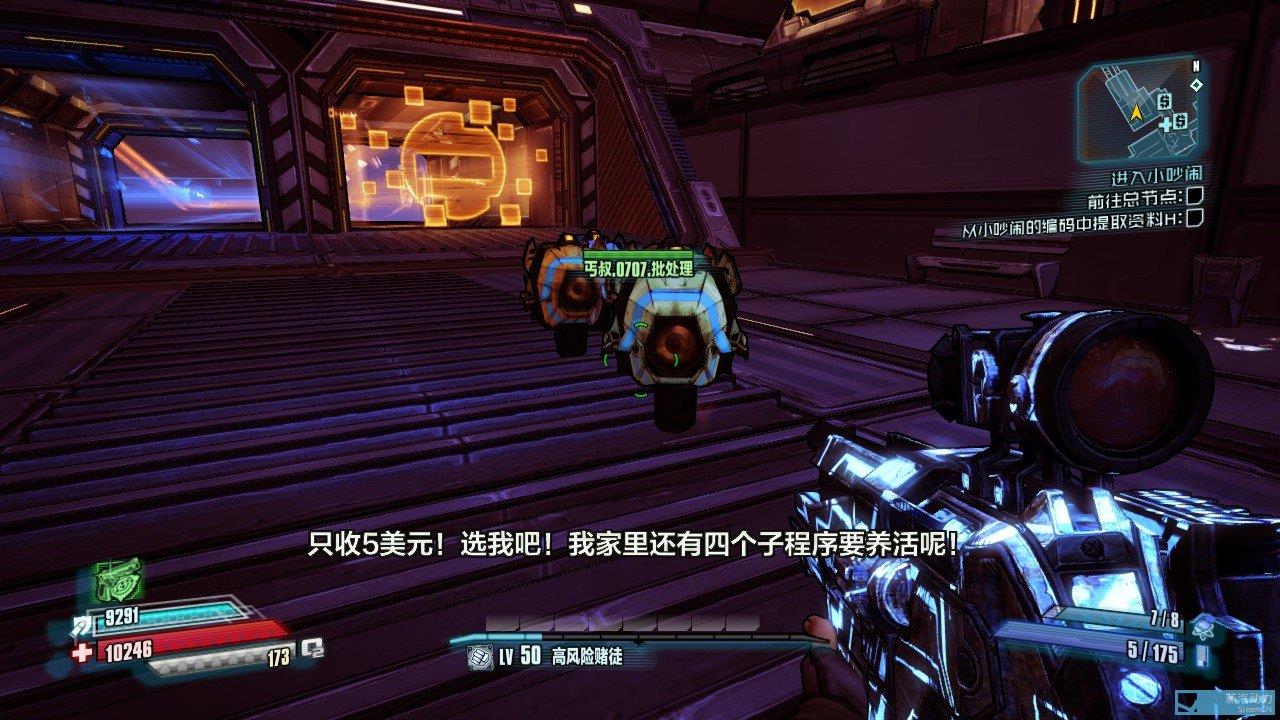Click the skull icon near the ammo counter
This screenshot has width=1280, height=720.
pos(1203,631)
